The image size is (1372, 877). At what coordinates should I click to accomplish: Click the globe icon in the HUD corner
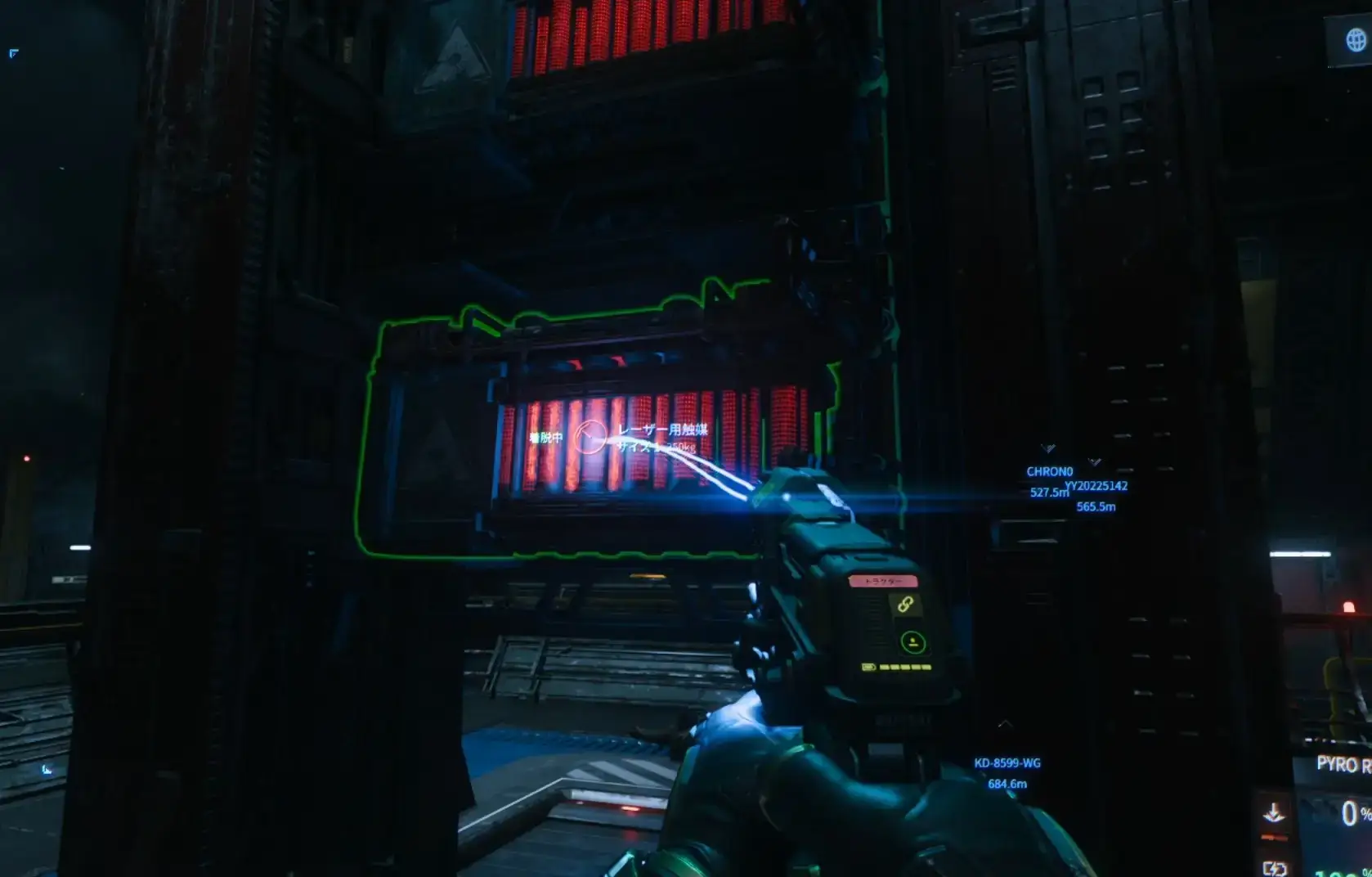click(x=1356, y=39)
